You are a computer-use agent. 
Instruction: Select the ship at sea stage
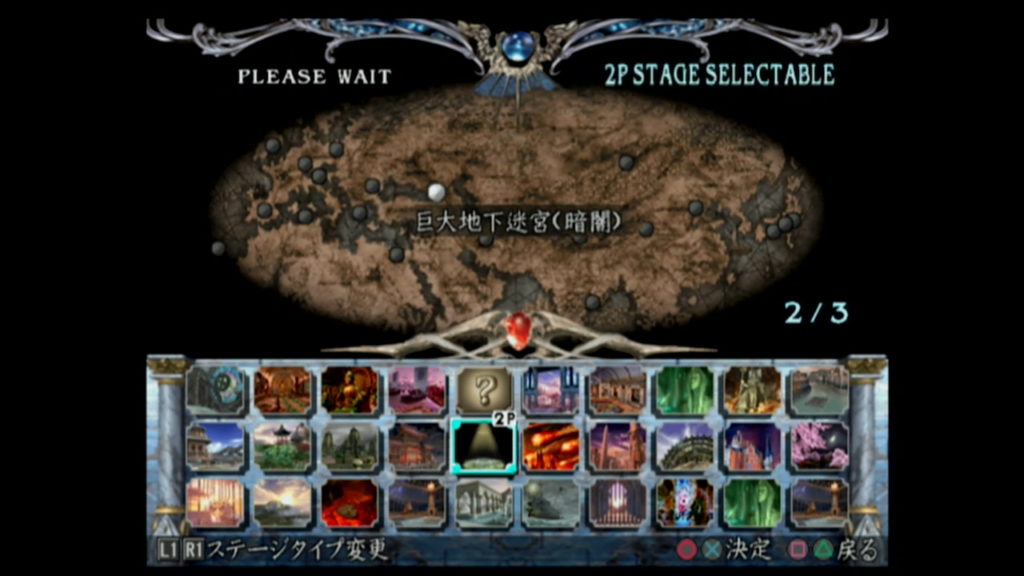(551, 503)
